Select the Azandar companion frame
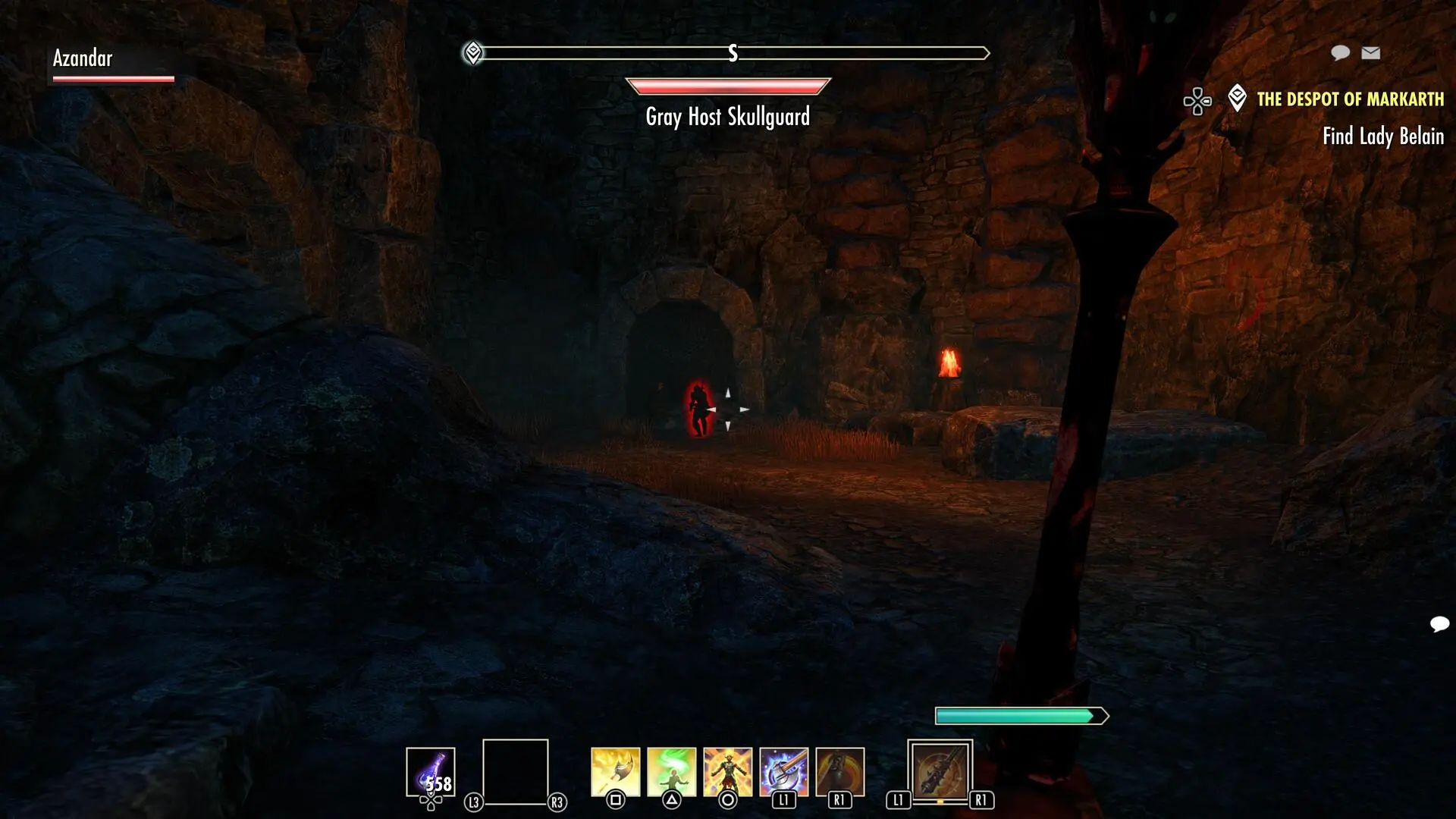This screenshot has width=1456, height=819. click(112, 64)
